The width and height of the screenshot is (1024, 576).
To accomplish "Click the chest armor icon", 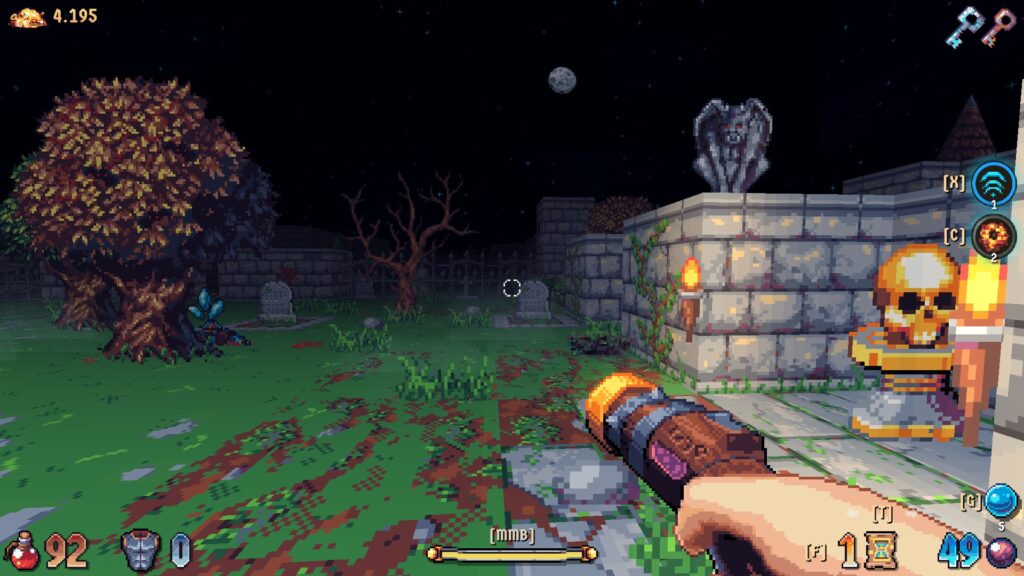I will click(140, 550).
